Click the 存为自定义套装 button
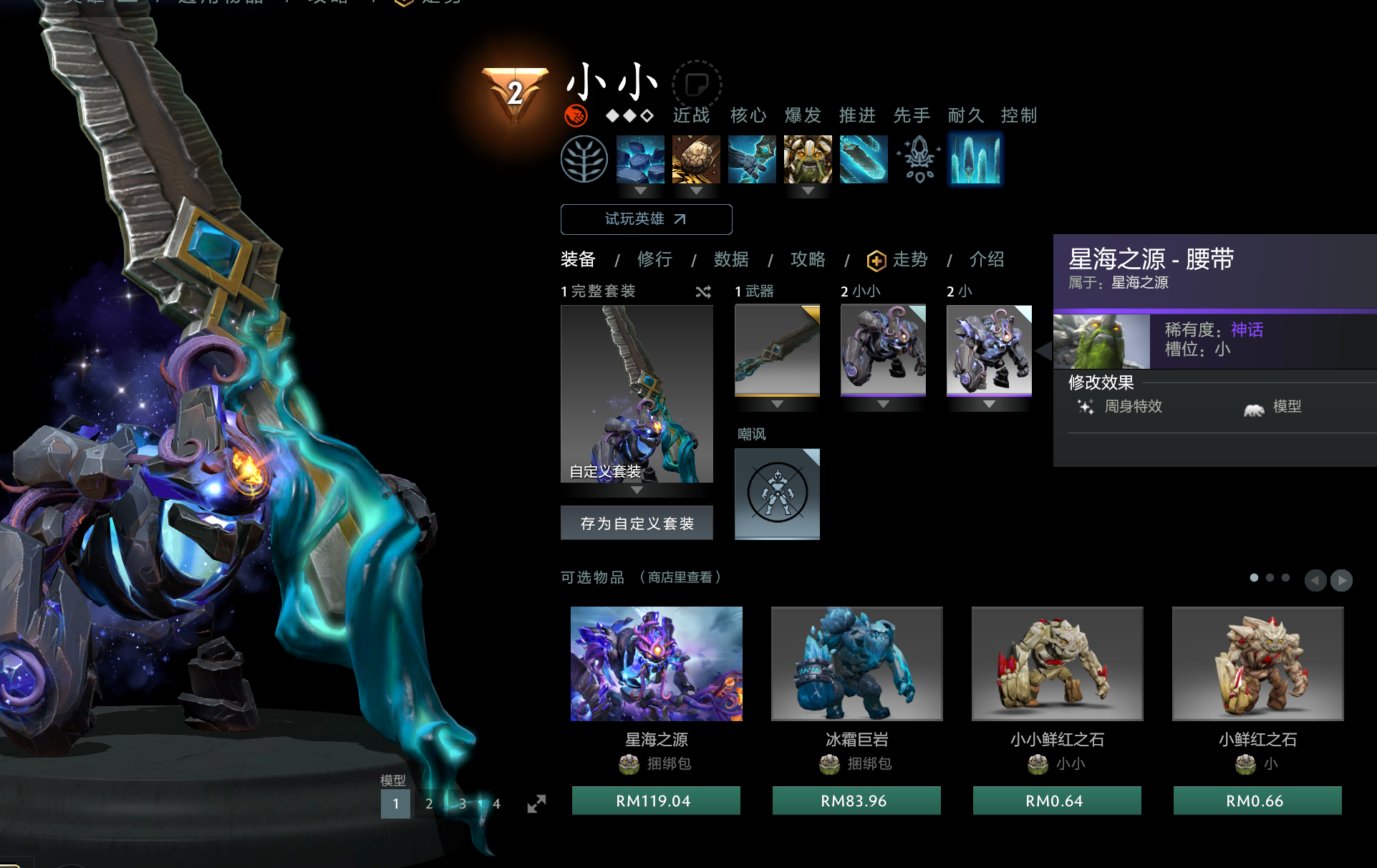This screenshot has width=1377, height=868. coord(636,522)
